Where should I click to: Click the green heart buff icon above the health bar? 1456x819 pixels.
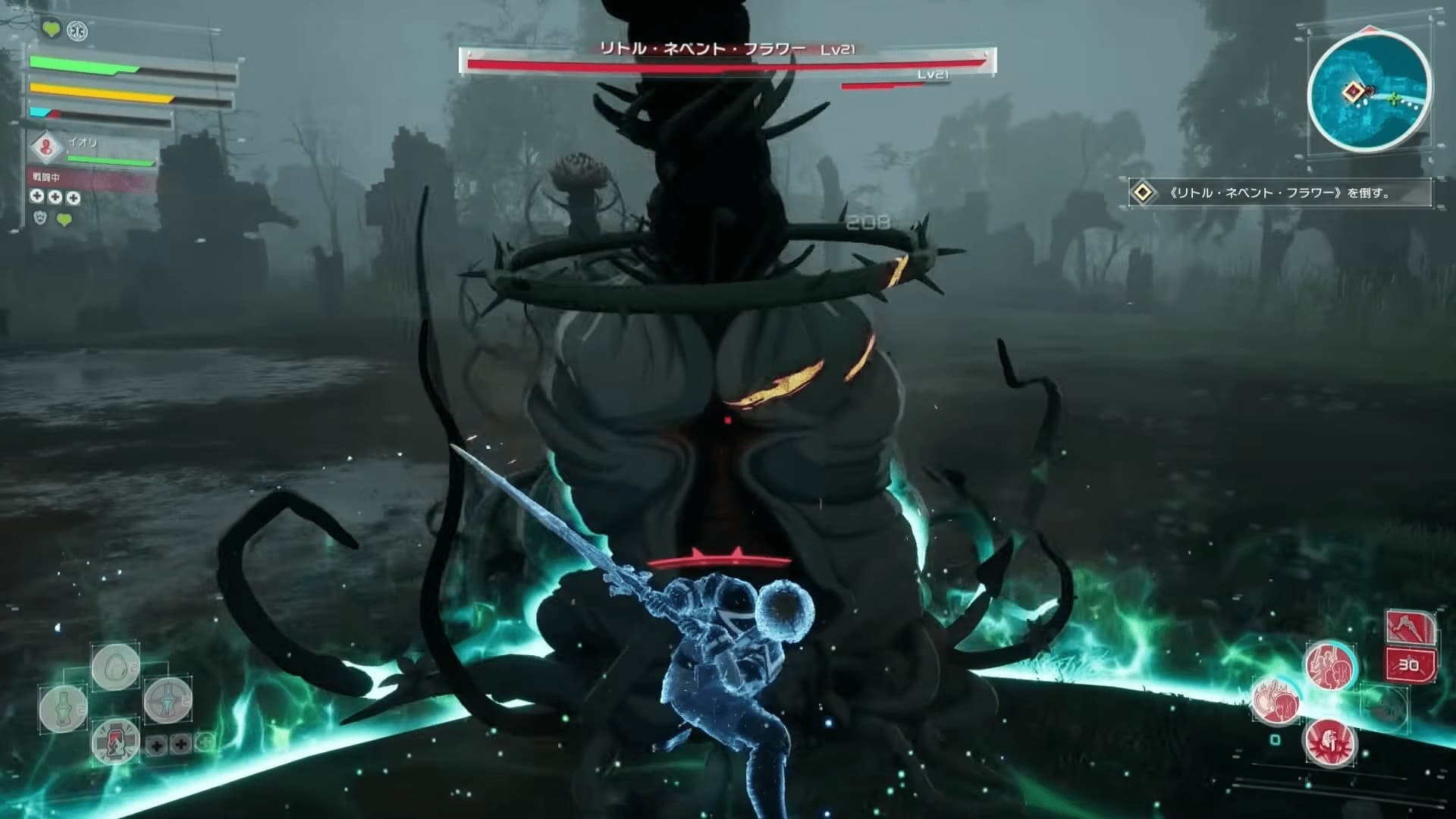(51, 30)
